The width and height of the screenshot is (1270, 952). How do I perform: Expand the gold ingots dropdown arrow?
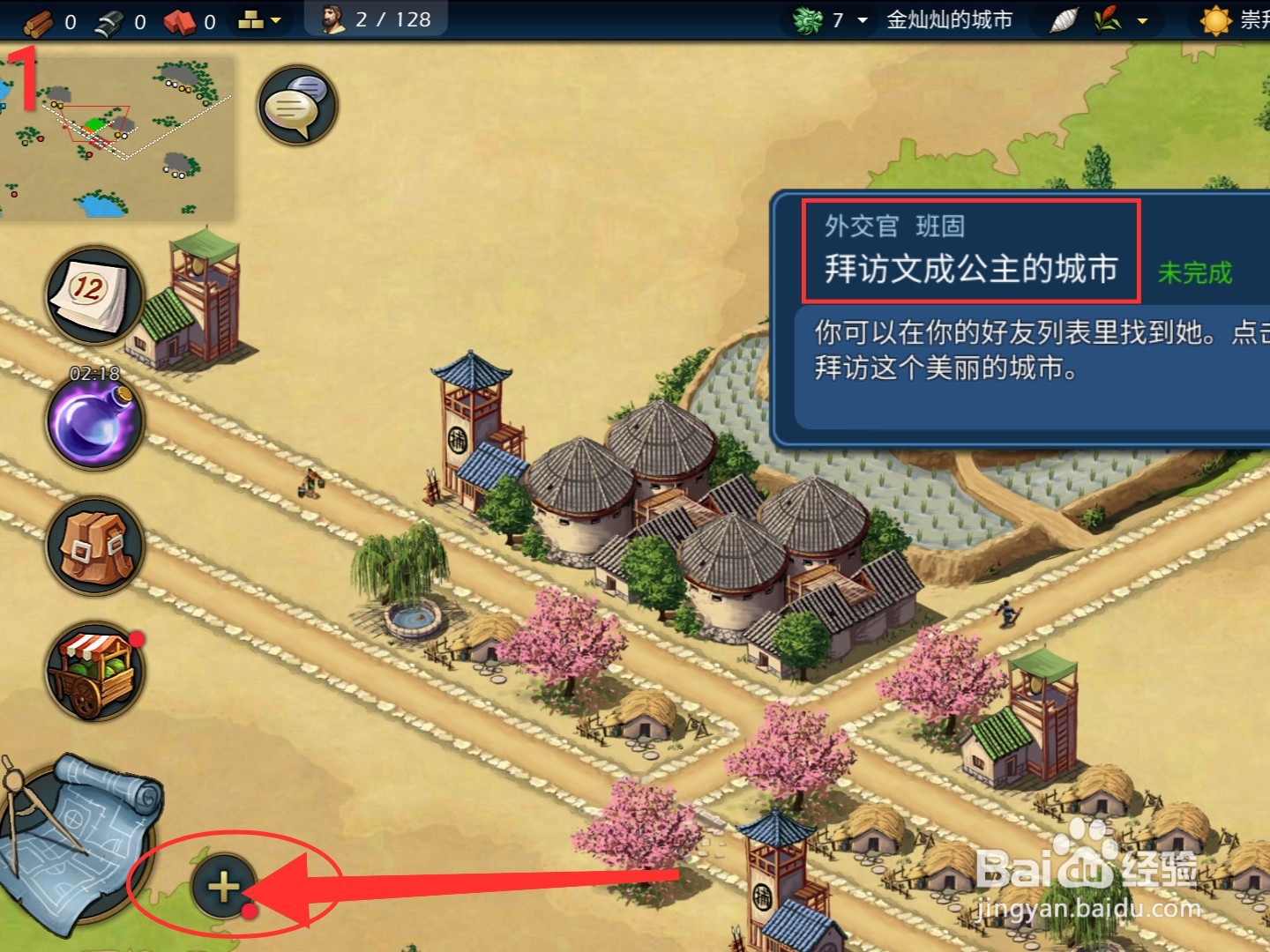click(x=273, y=19)
